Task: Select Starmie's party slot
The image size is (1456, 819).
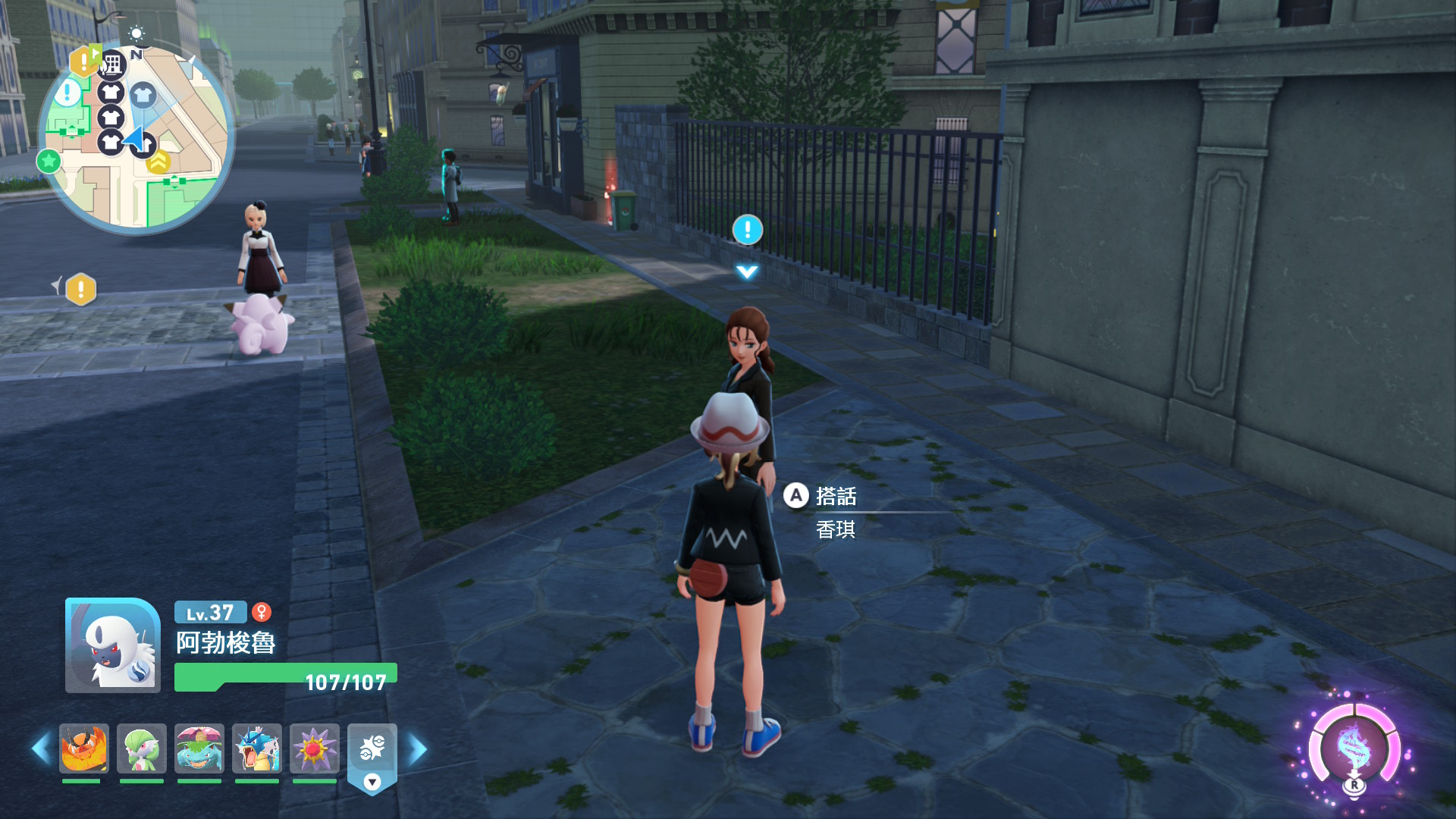Action: click(x=315, y=748)
